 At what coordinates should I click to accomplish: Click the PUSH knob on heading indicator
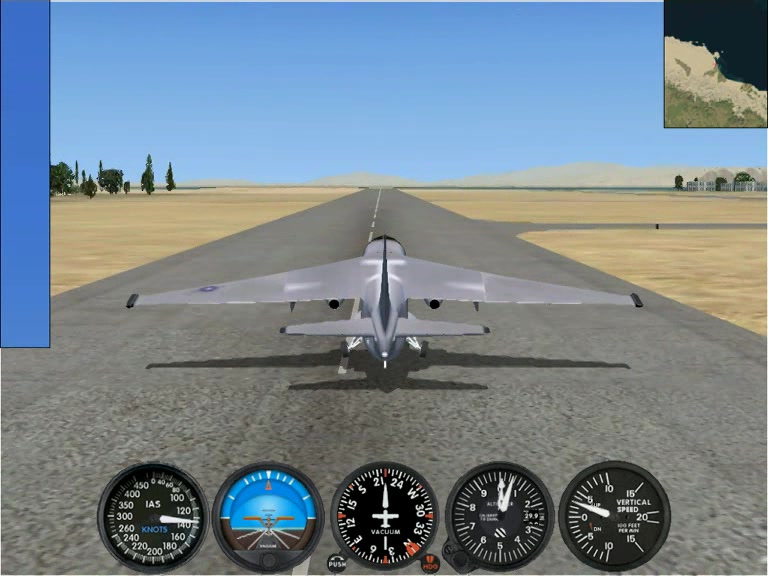337,564
